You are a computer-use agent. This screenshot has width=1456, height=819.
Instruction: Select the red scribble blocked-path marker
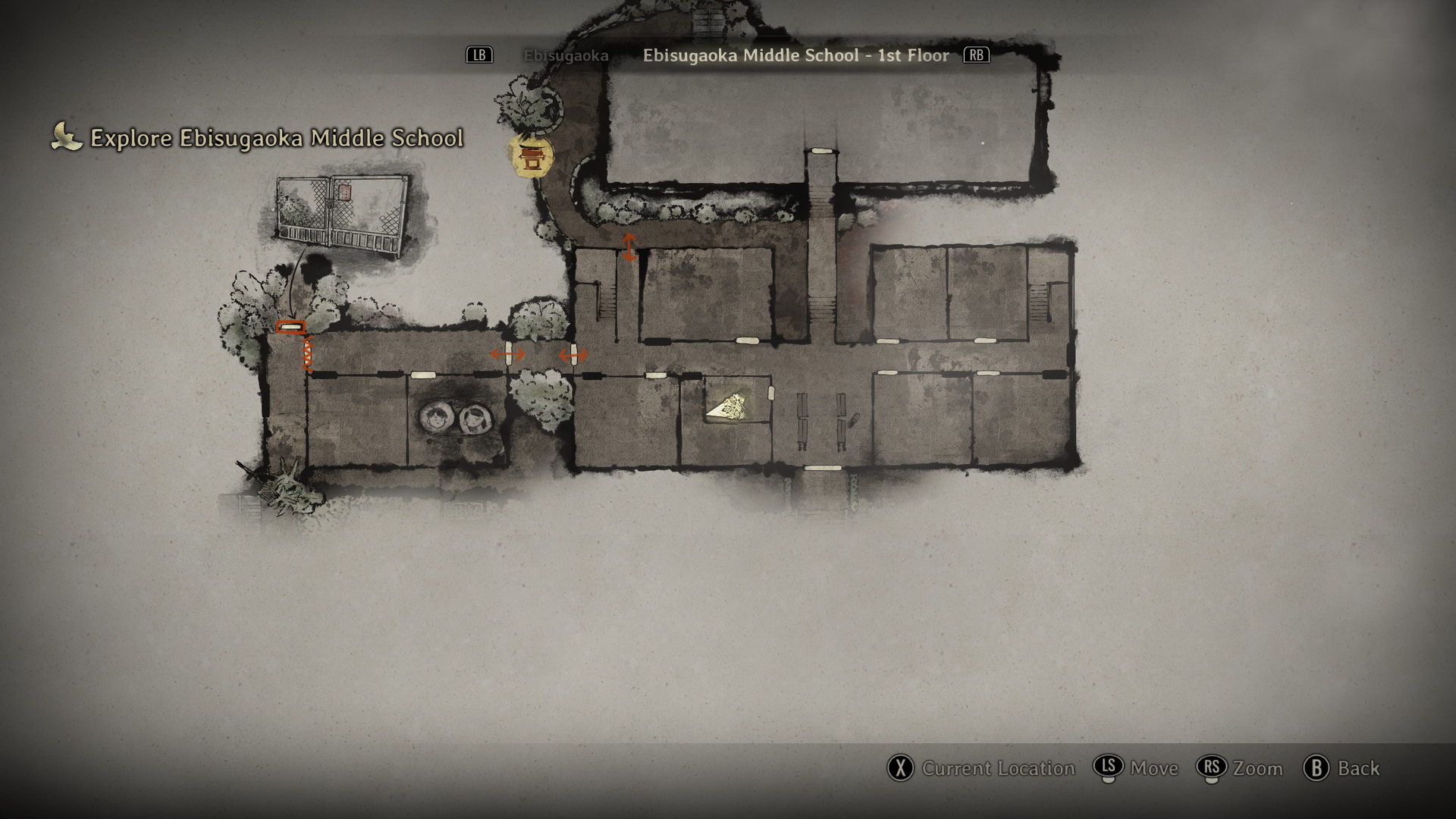308,354
